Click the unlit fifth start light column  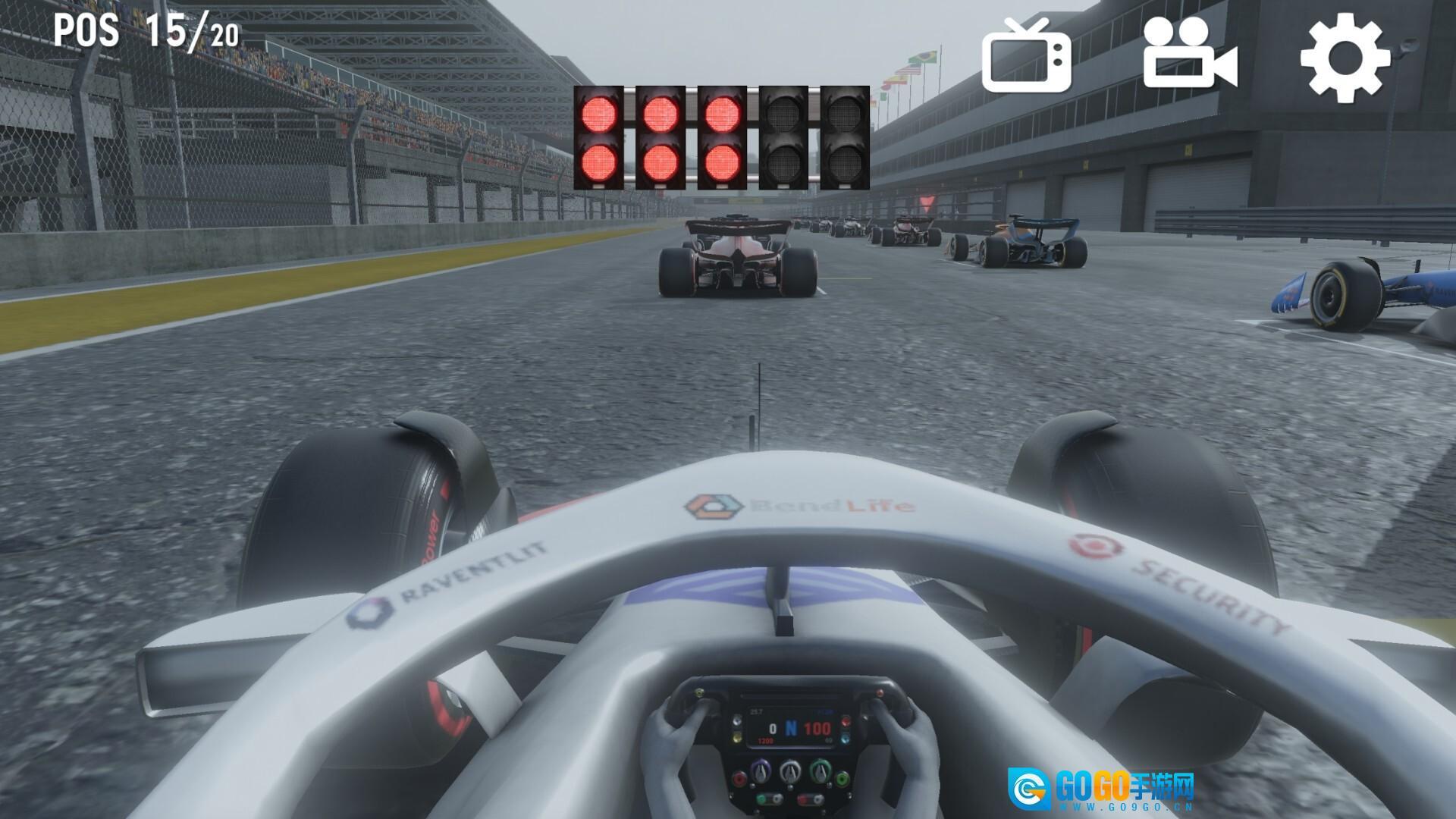[844, 136]
